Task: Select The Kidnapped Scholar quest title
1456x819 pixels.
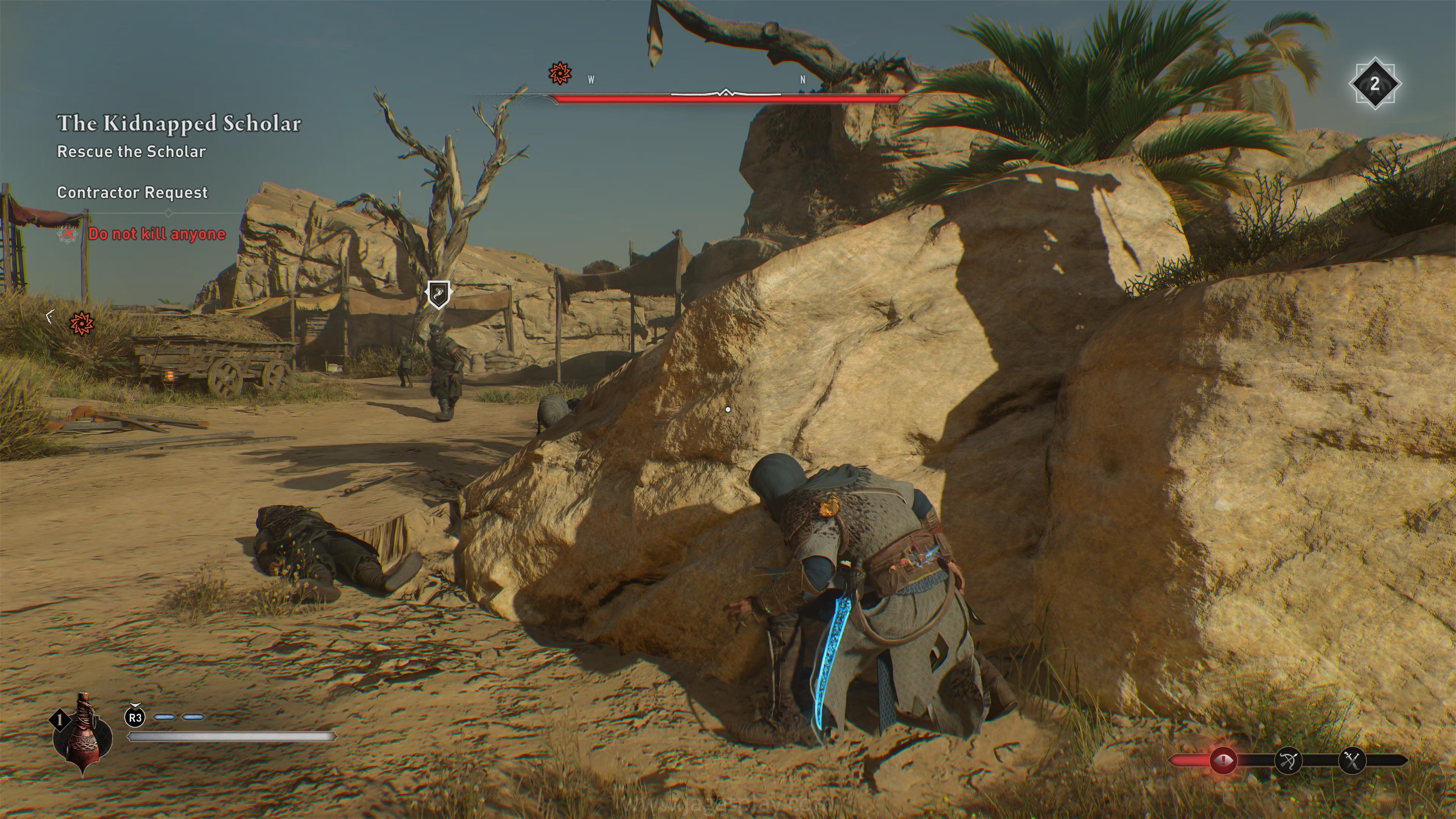Action: click(x=179, y=123)
